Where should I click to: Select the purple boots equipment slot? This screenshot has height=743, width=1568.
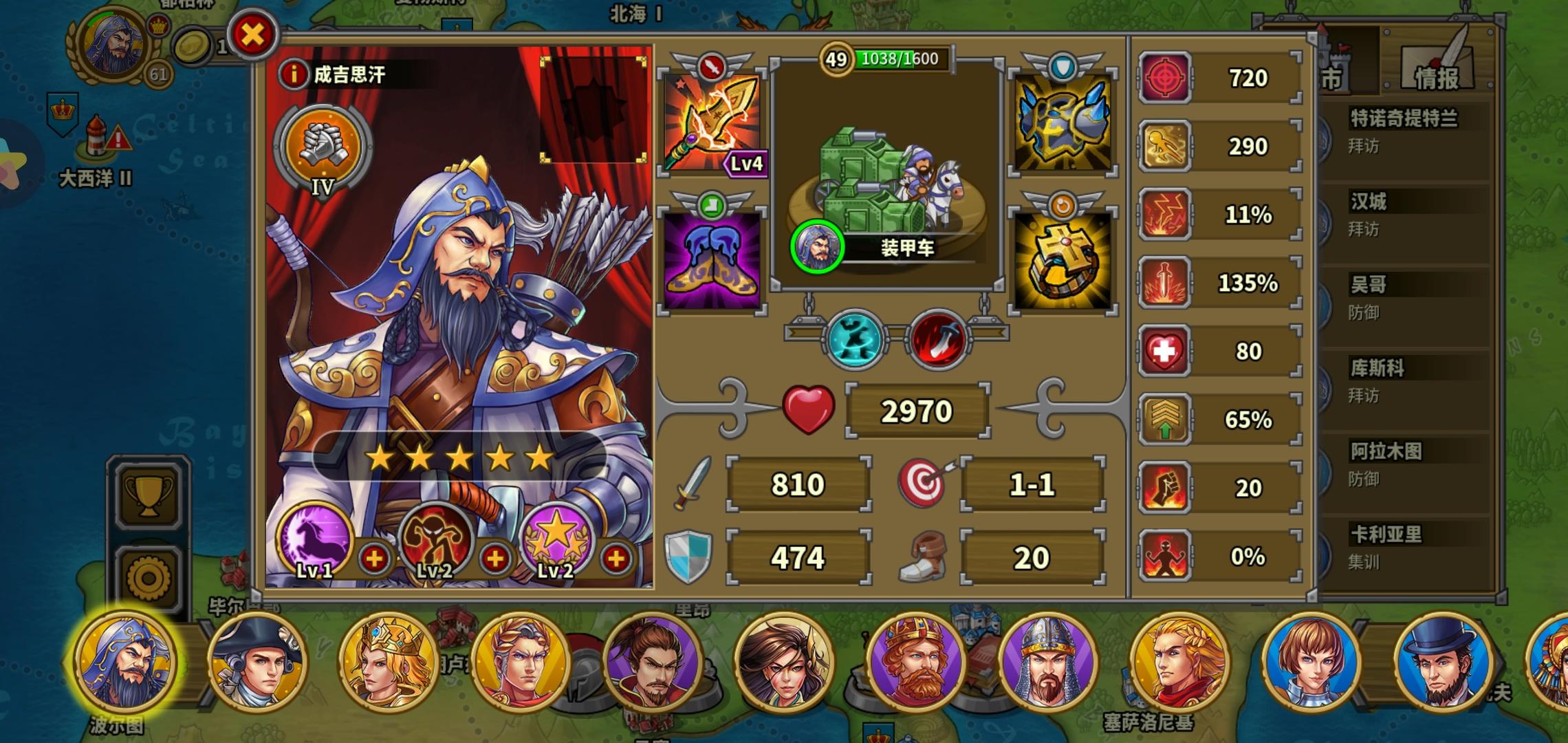[x=715, y=258]
